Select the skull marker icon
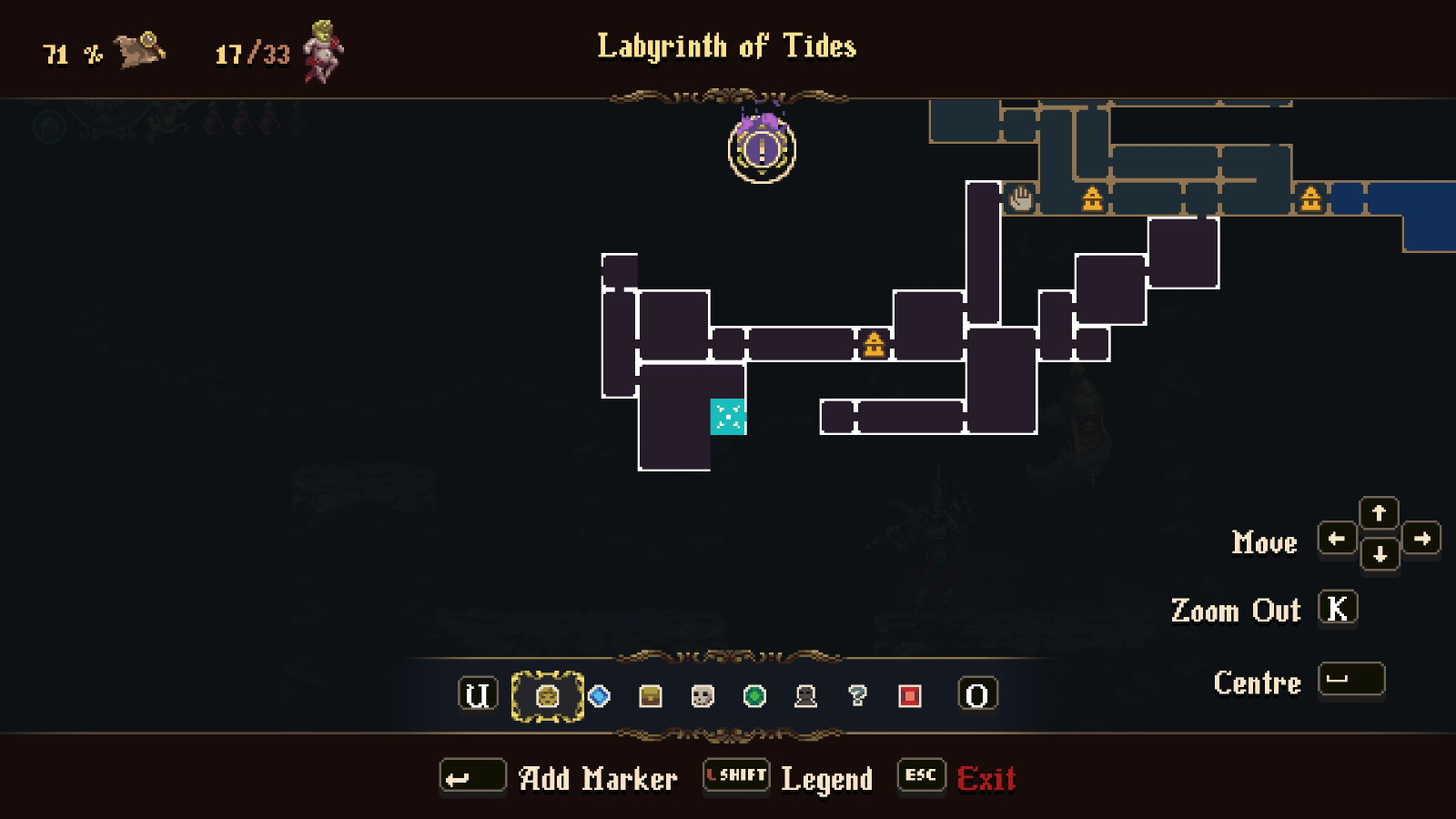The width and height of the screenshot is (1456, 819). click(701, 696)
